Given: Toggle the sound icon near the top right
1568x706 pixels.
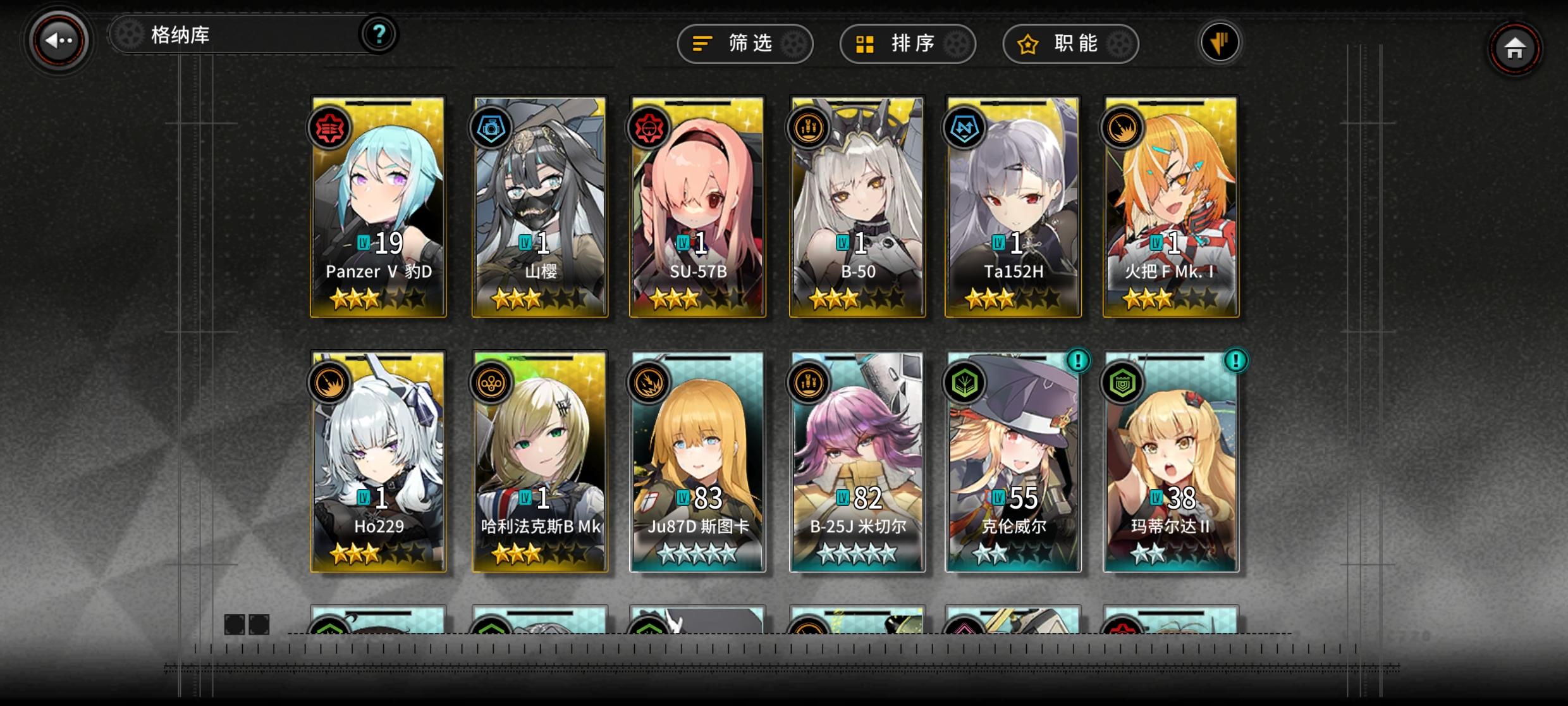Looking at the screenshot, I should click(x=1220, y=42).
